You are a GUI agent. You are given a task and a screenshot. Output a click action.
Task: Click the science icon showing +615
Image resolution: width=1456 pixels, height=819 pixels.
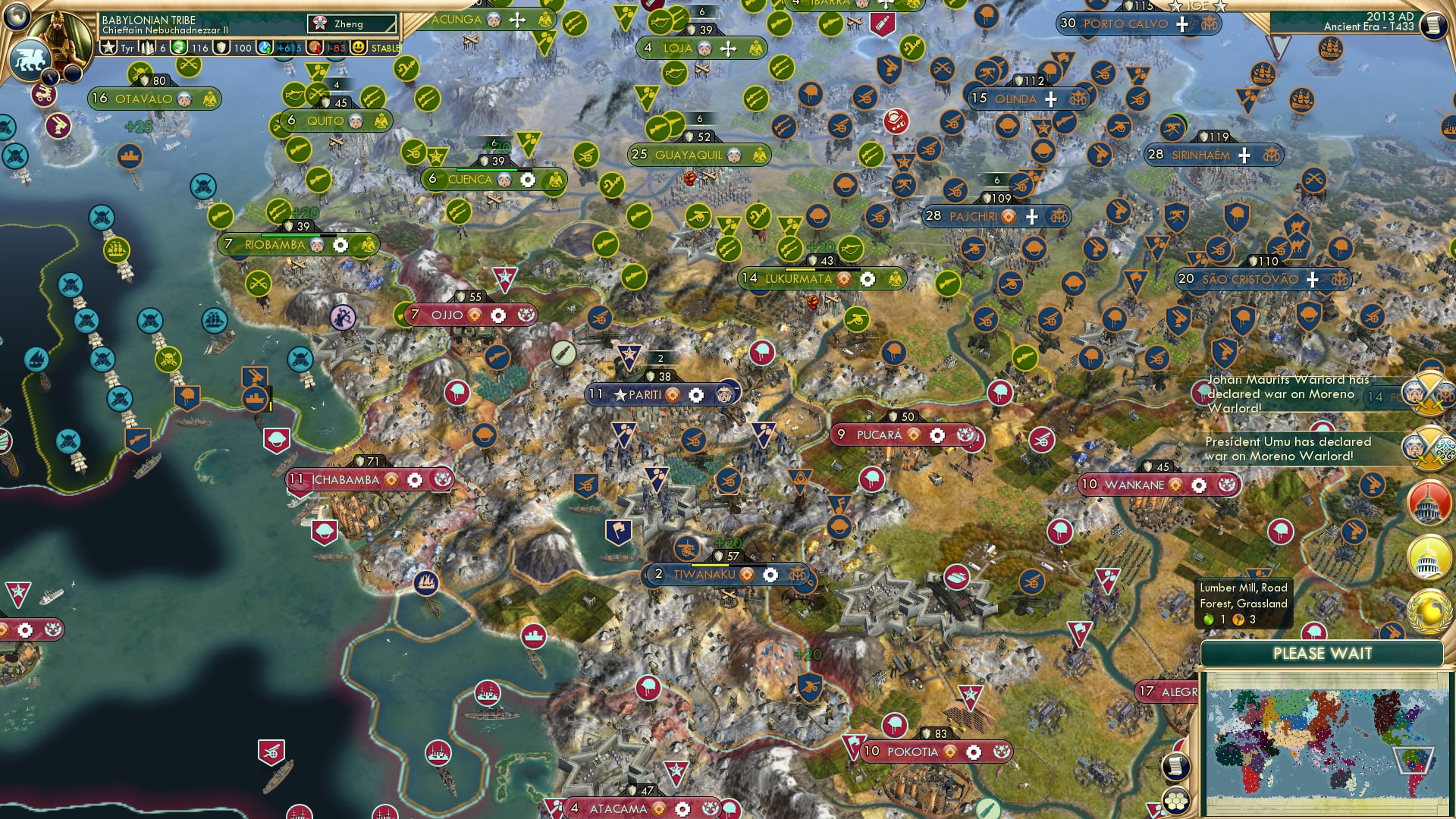[263, 47]
